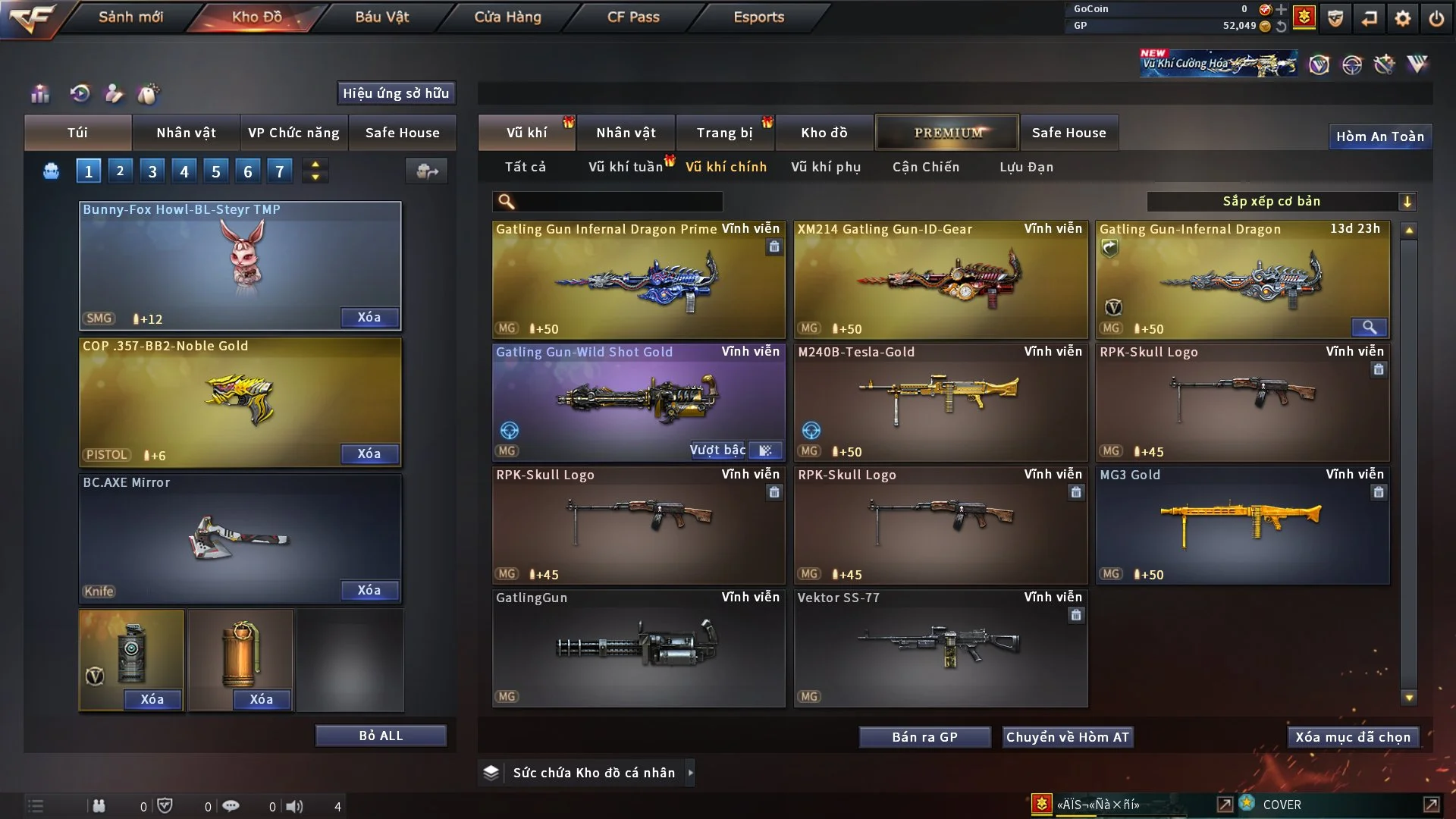The image size is (1456, 819).
Task: Open the gear settings icon
Action: pos(1403,18)
